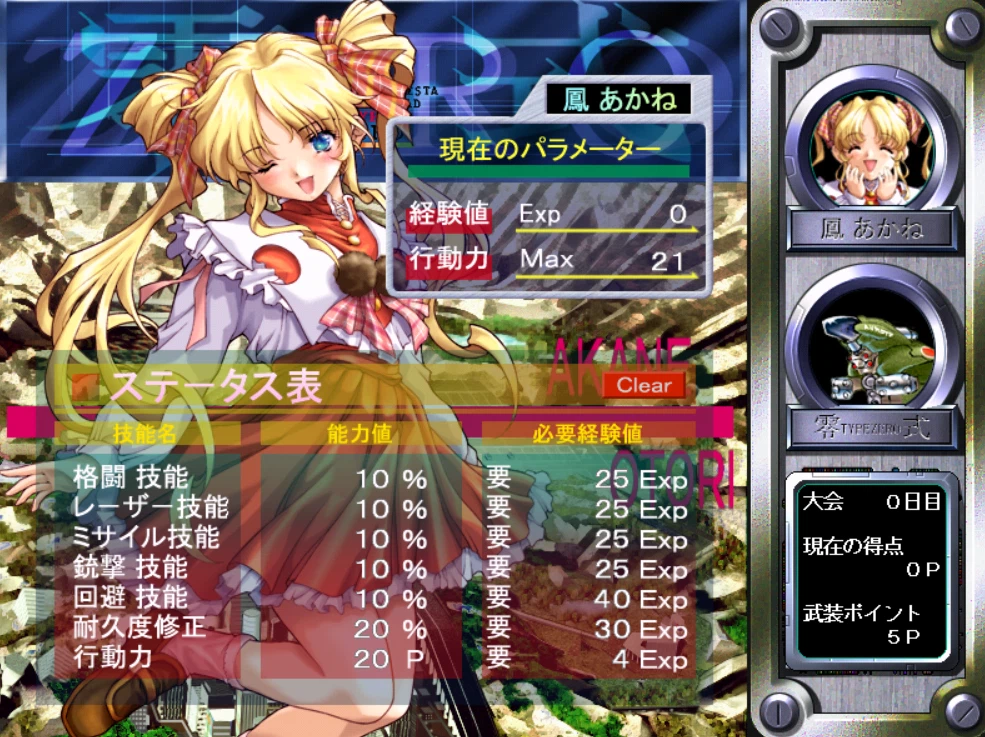Click the 鳳 あかね nameplate button
985x737 pixels.
coord(866,229)
